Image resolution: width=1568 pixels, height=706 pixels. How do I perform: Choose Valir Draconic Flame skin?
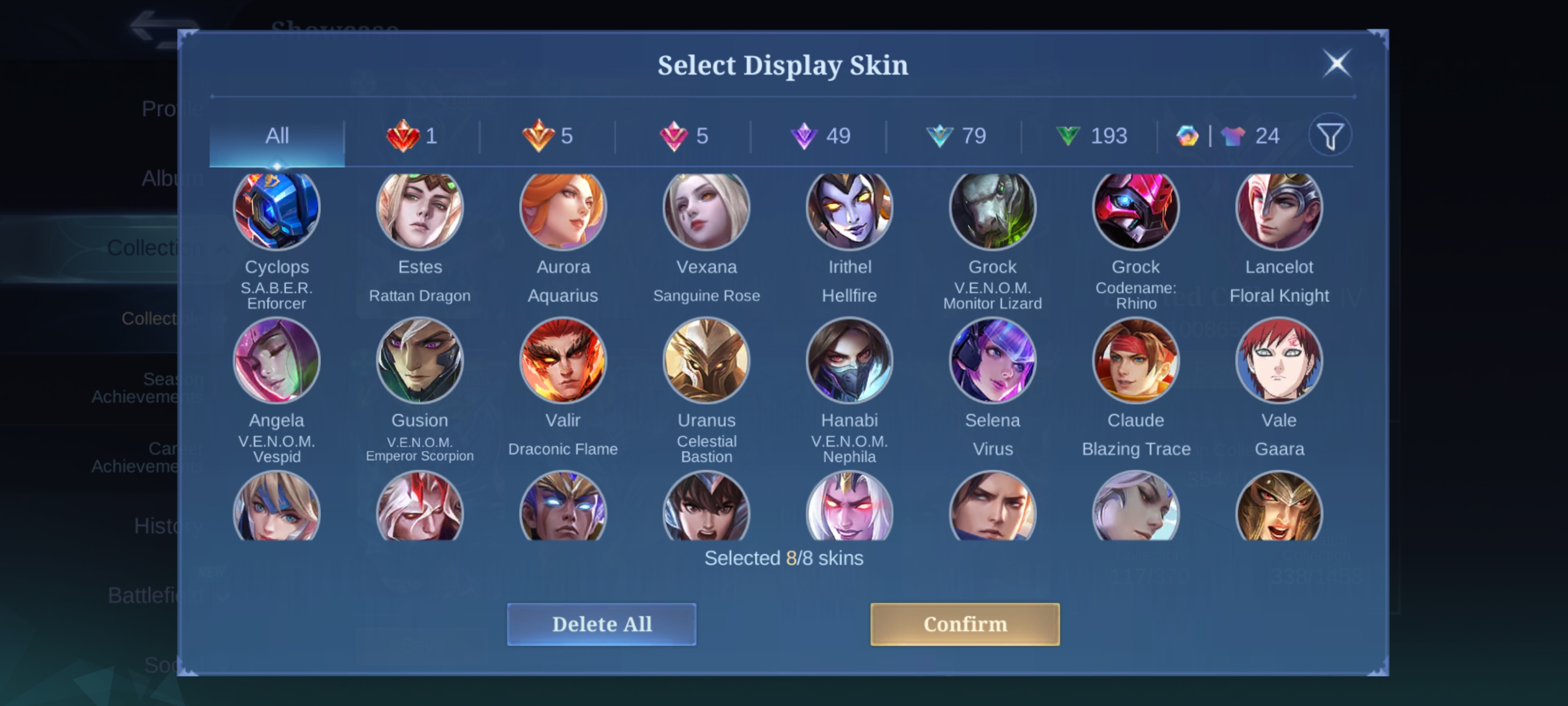[x=563, y=361]
